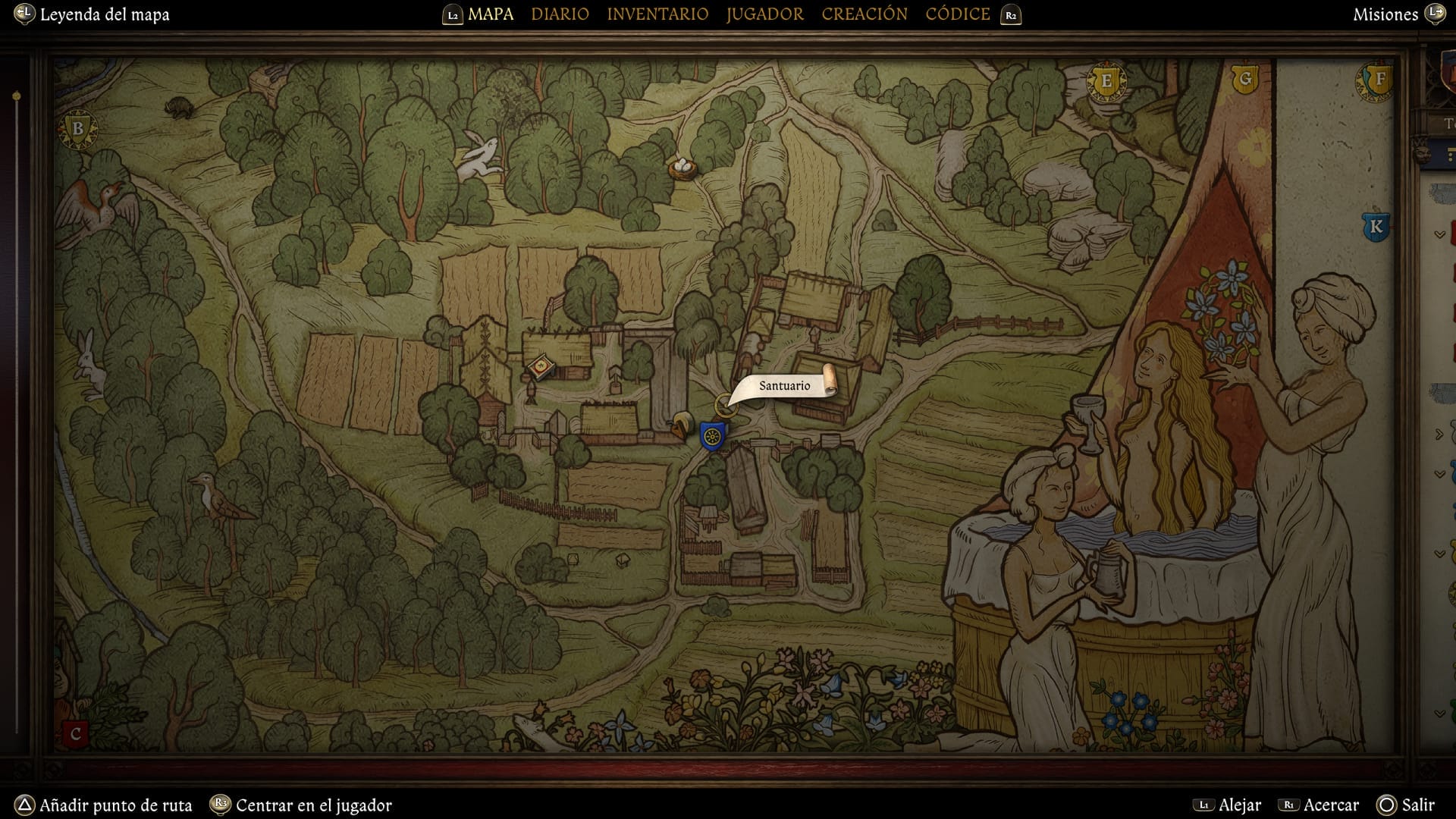Select the red book map marker

pos(541,368)
